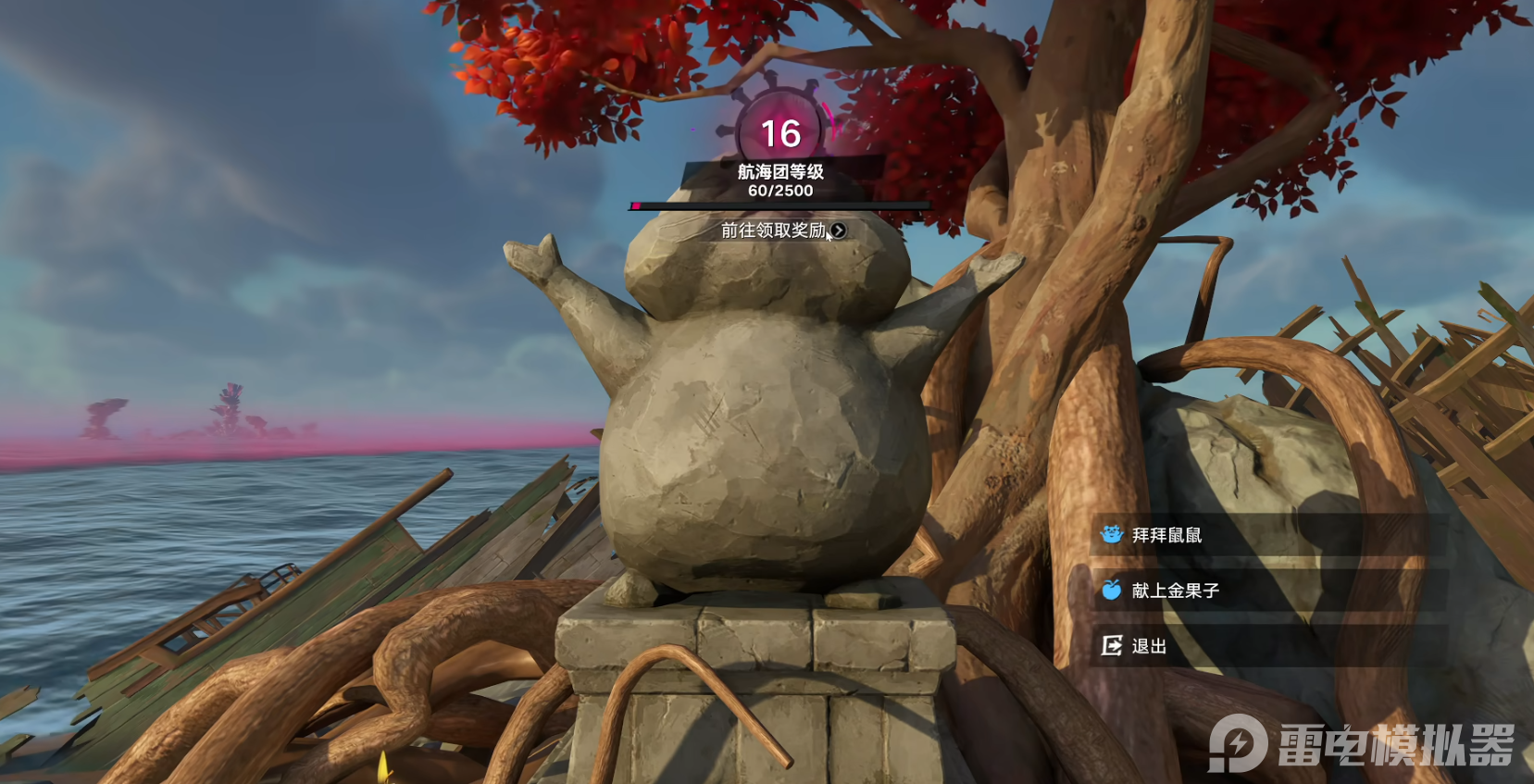Open 前往领取奖励 to claim rewards
1534x784 pixels.
(x=782, y=230)
